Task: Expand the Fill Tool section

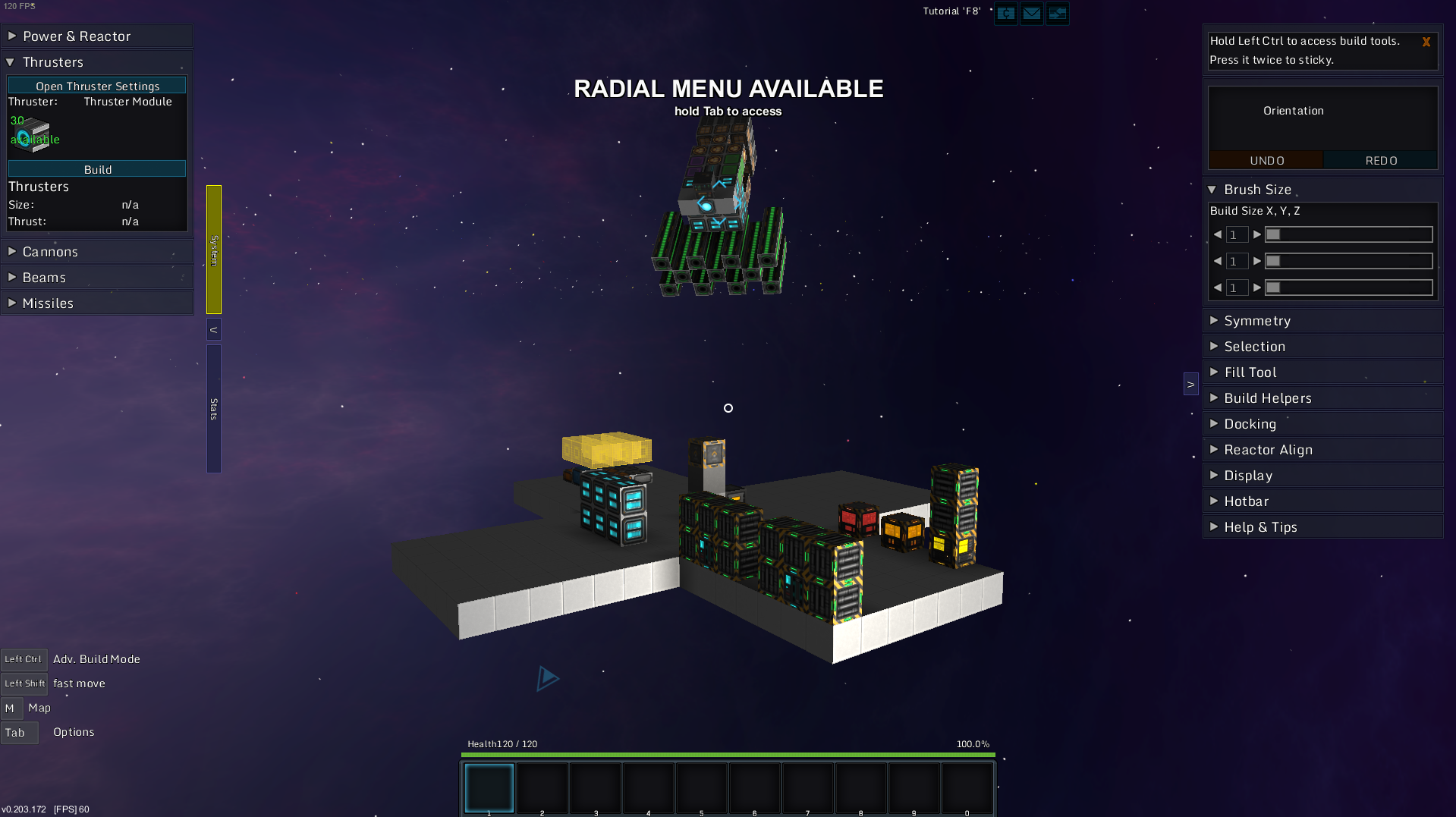Action: [1250, 372]
